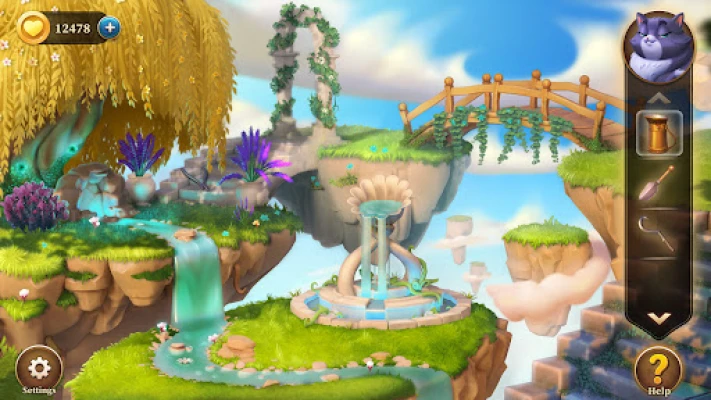Show next inventory items with the down arrow
The image size is (711, 400).
[x=658, y=318]
